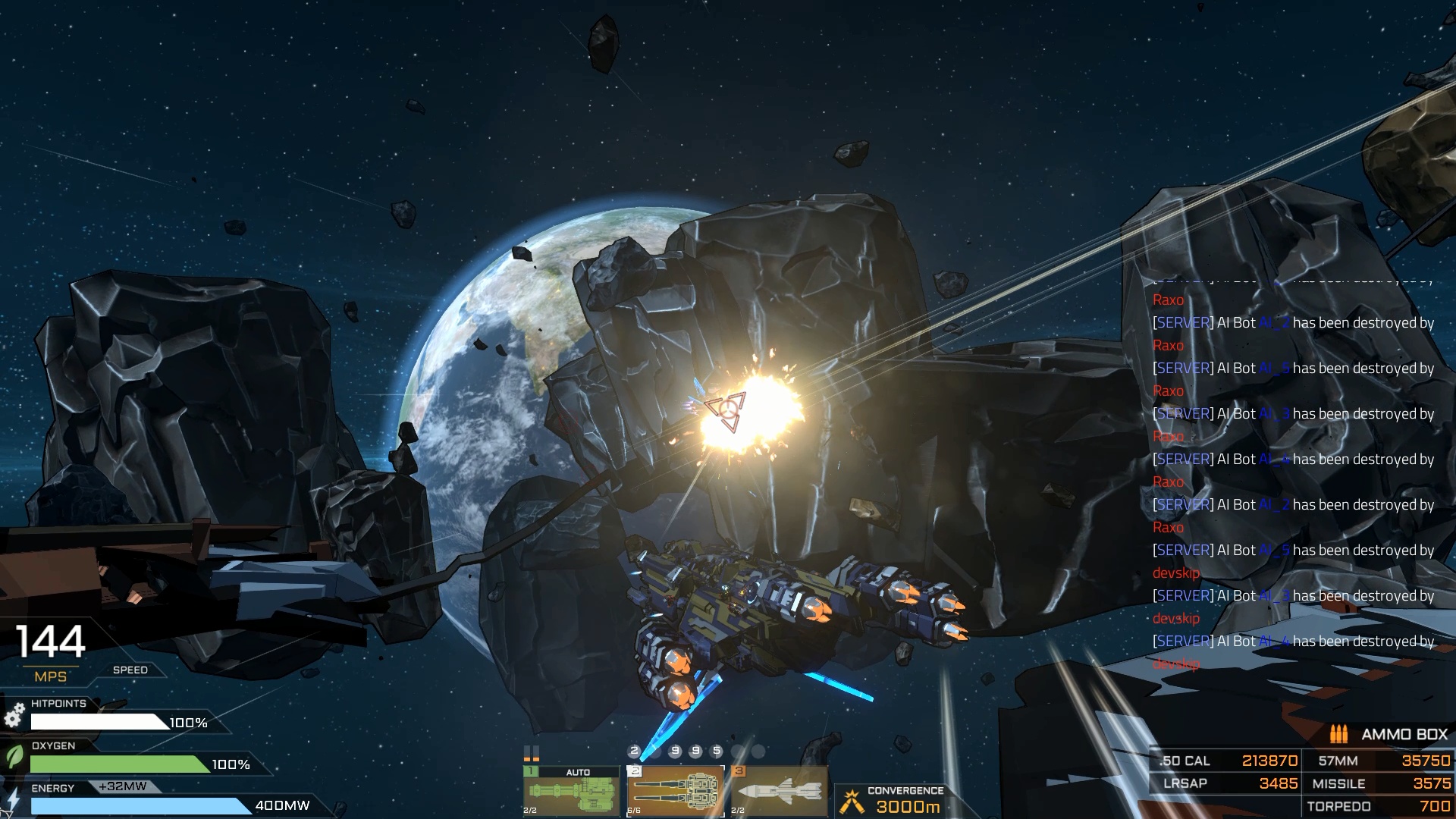Open the convergence distance control
1456x819 pixels.
click(x=895, y=800)
